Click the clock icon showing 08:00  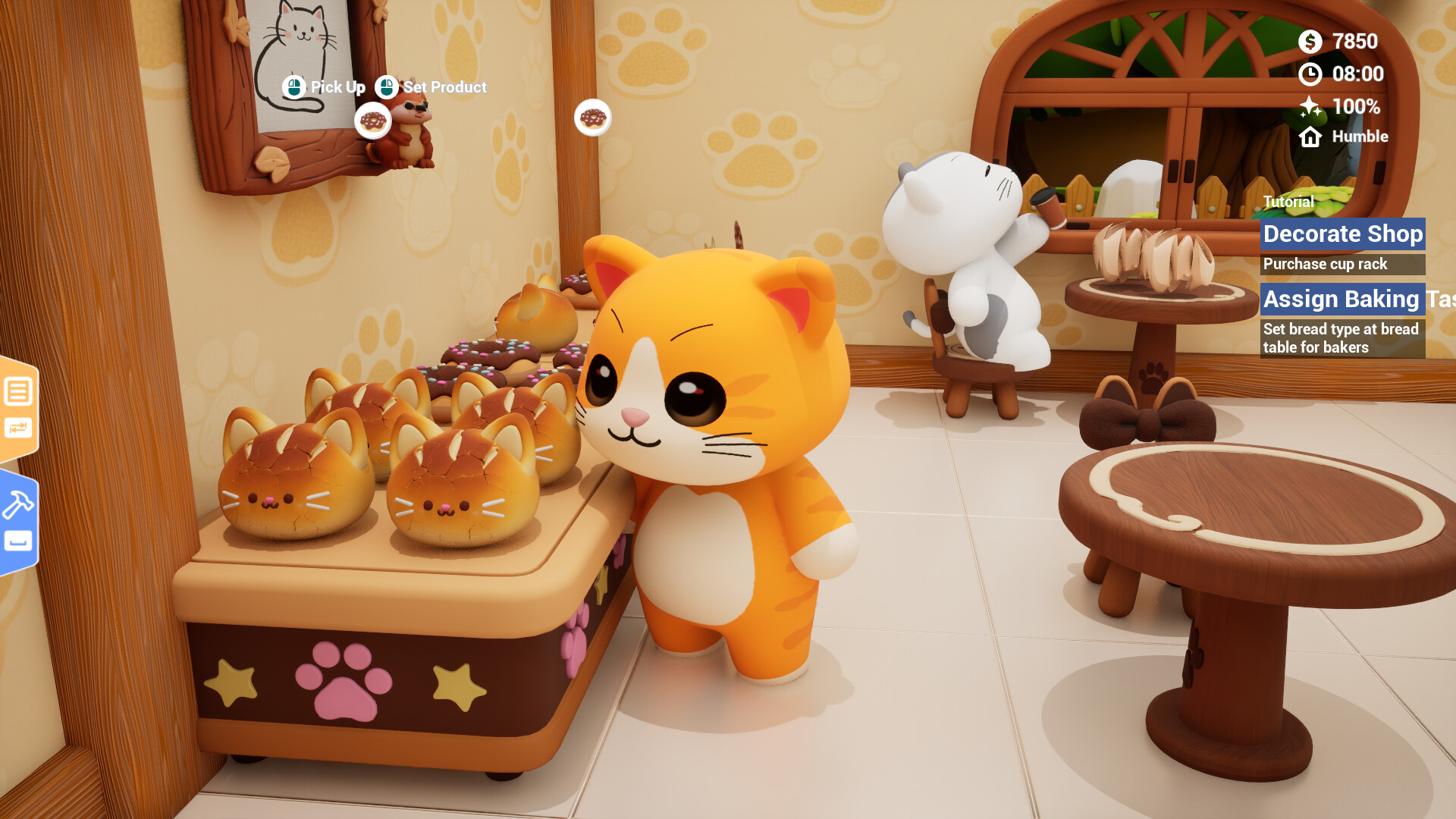(x=1310, y=74)
